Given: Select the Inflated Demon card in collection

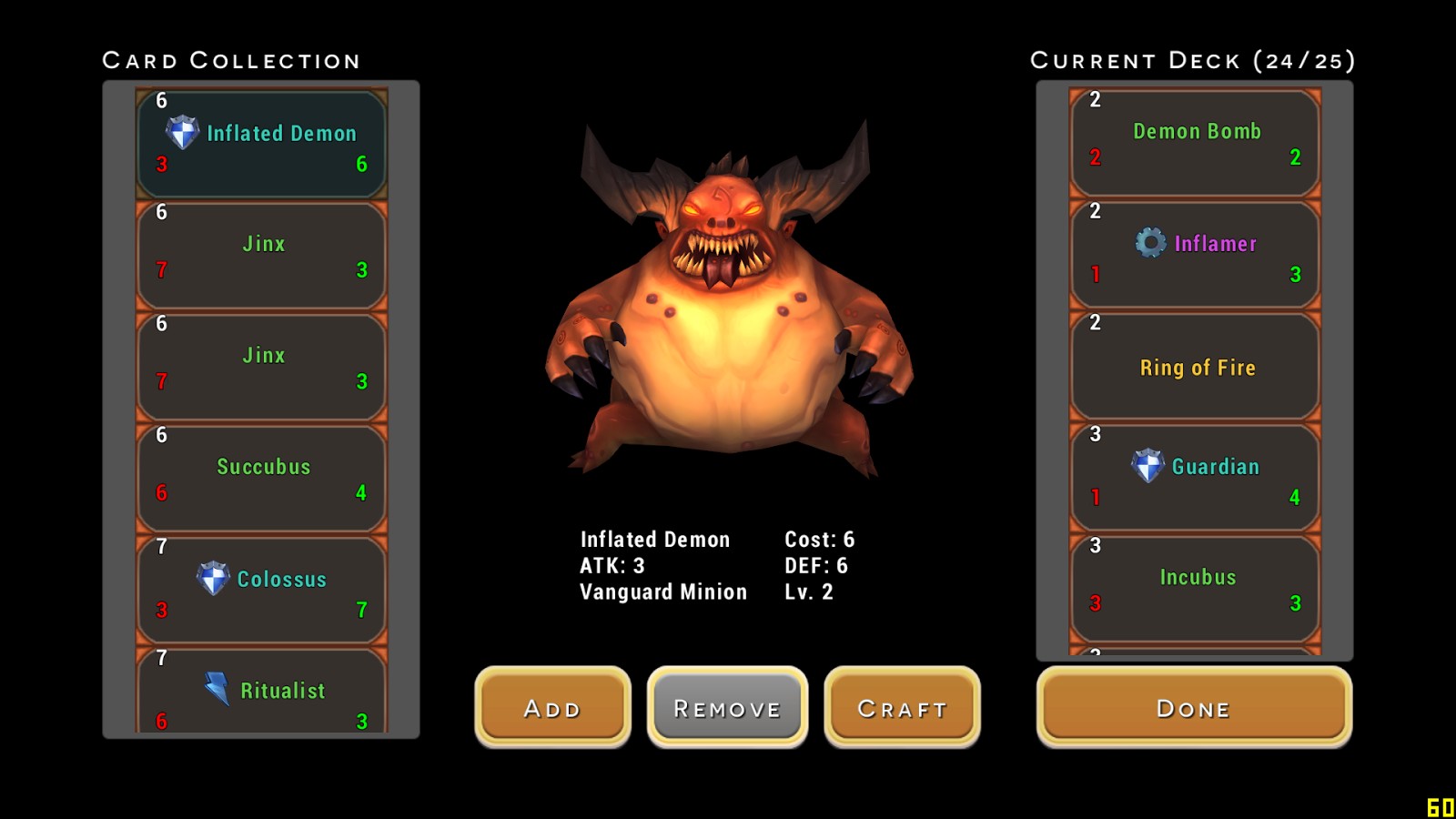Looking at the screenshot, I should [262, 144].
